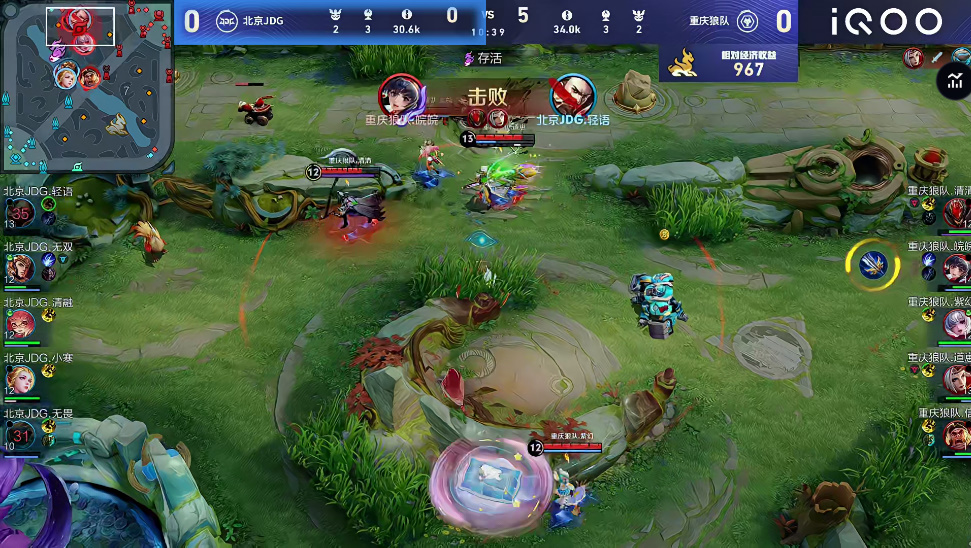
Task: Open the stats chart button
Action: pyautogui.click(x=953, y=83)
